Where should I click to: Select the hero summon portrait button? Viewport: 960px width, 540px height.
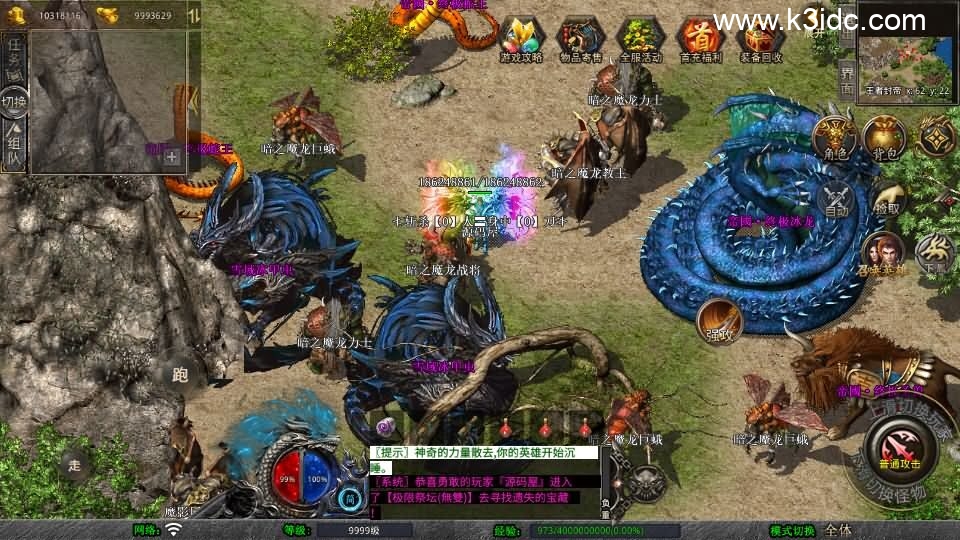point(883,252)
